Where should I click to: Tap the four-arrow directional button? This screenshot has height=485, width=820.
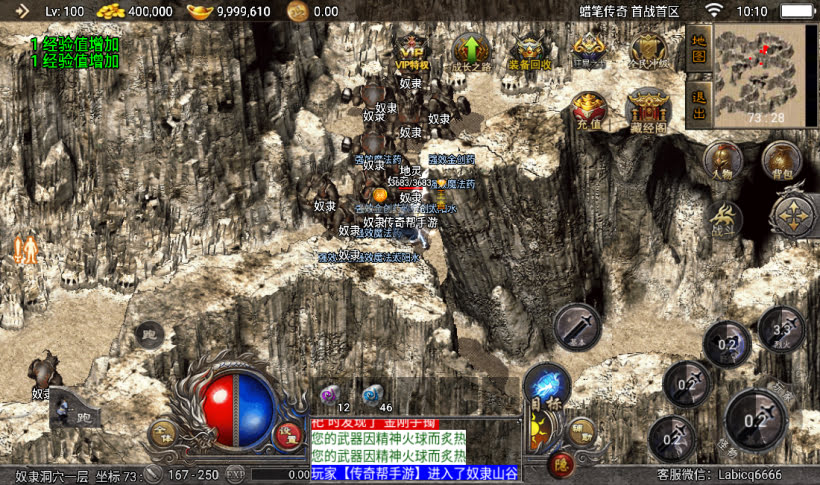click(794, 215)
